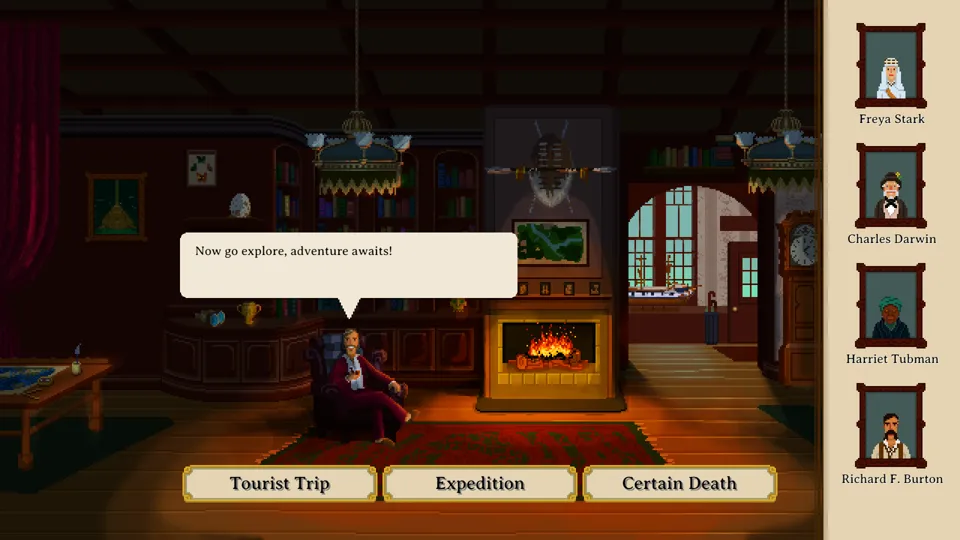The image size is (960, 540).
Task: Click Harriet Tubman's framed portrait
Action: [891, 307]
